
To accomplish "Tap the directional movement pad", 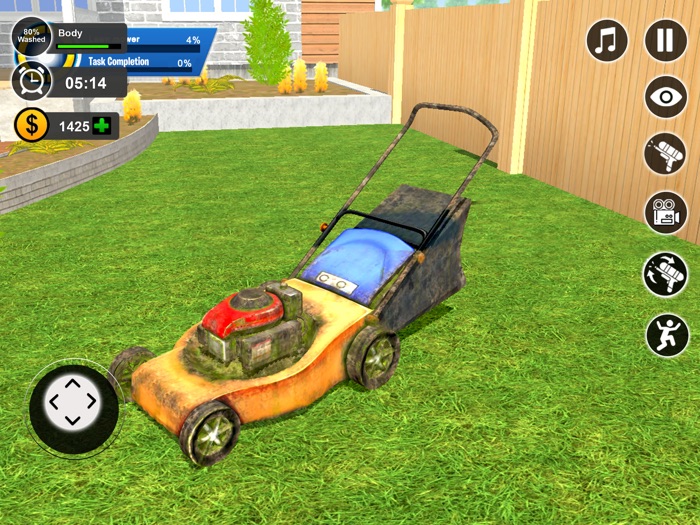I will (x=73, y=404).
